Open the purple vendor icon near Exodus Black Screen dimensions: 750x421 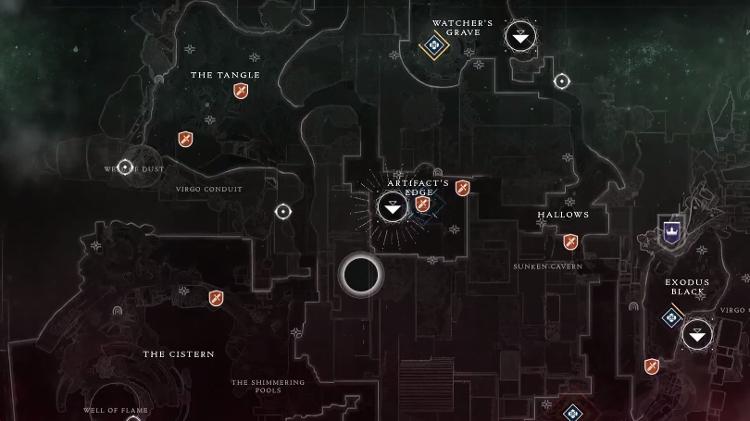(x=671, y=232)
